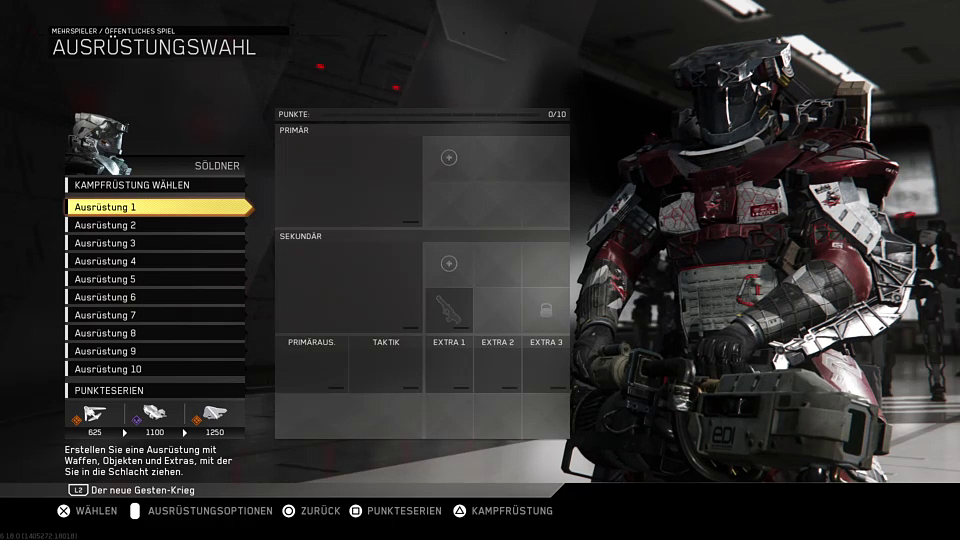Open Ausrüstung 4 loadout
The image size is (960, 540).
click(x=155, y=261)
